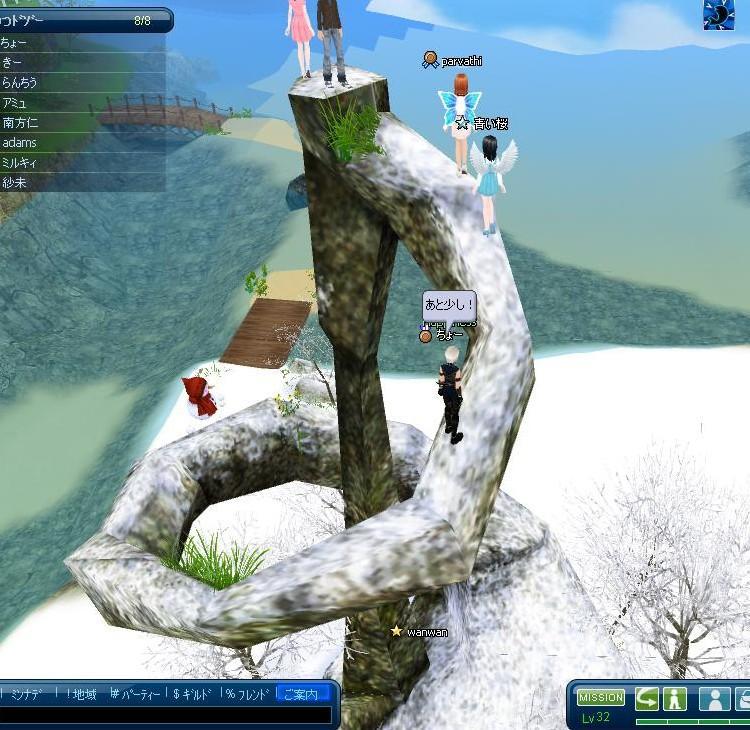The image size is (750, 730).
Task: Switch to the パーティー chat tab
Action: point(135,694)
